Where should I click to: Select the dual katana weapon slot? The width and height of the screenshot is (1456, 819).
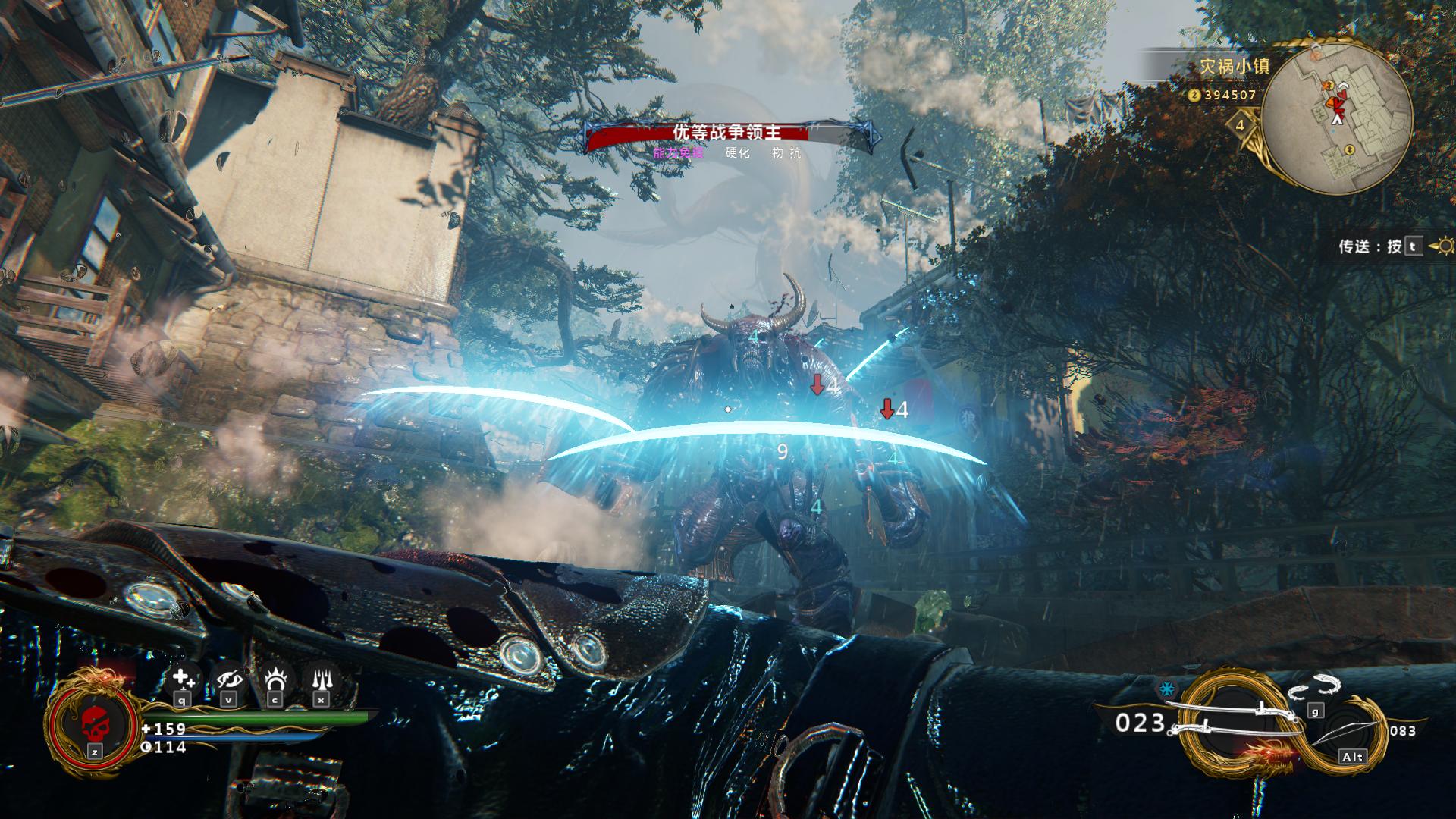1235,720
